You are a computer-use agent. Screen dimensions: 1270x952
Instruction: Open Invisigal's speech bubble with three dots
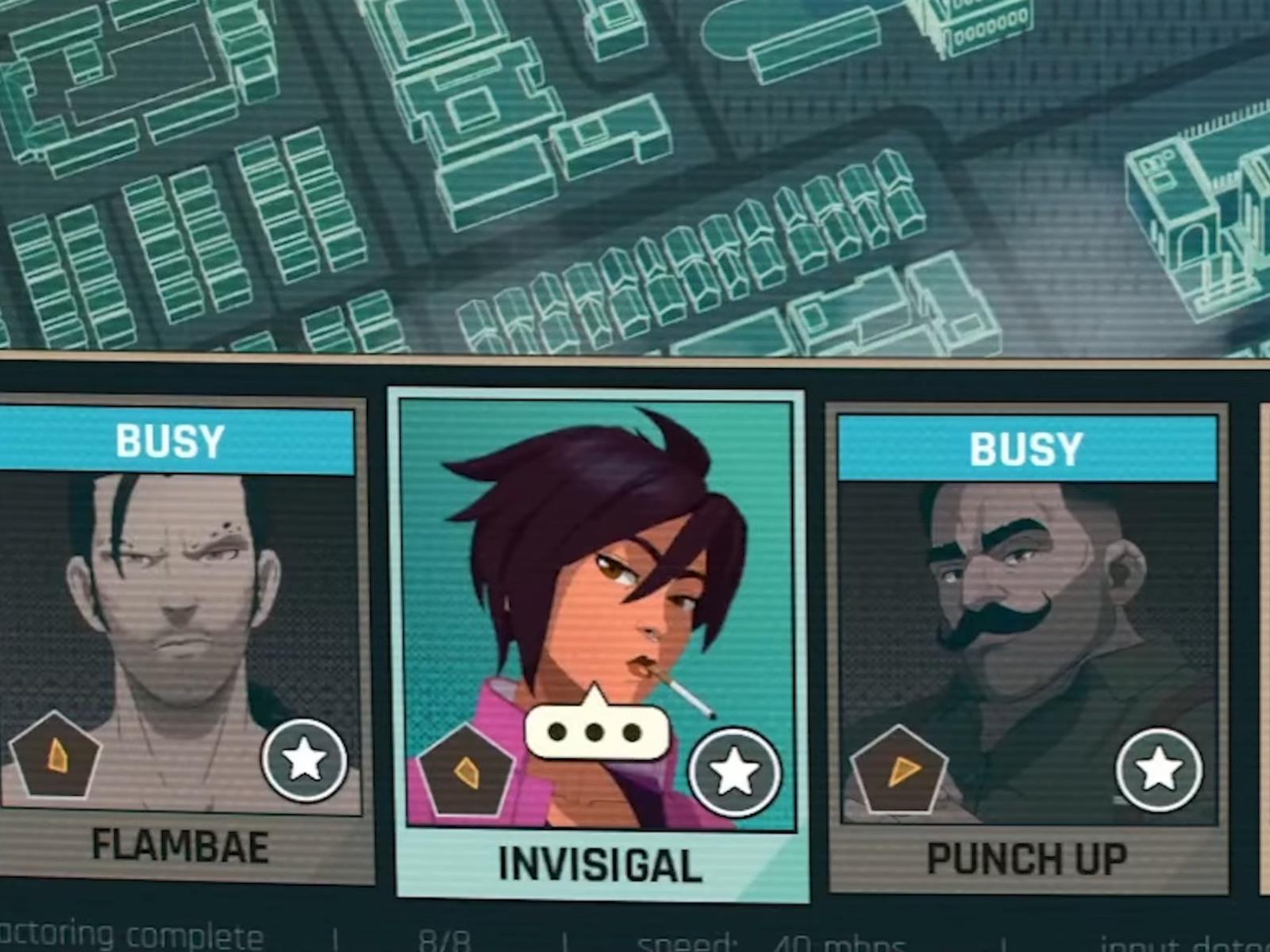pyautogui.click(x=595, y=729)
